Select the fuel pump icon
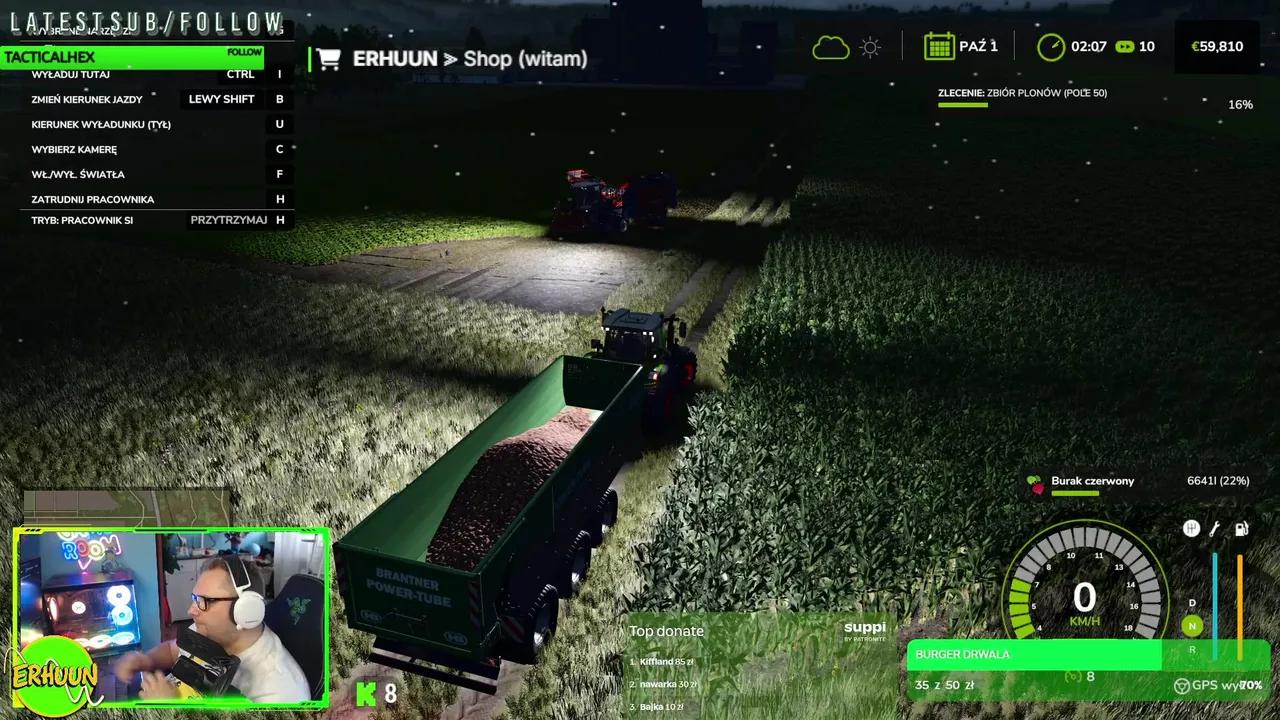Screen dimensions: 1280x720 point(1241,528)
